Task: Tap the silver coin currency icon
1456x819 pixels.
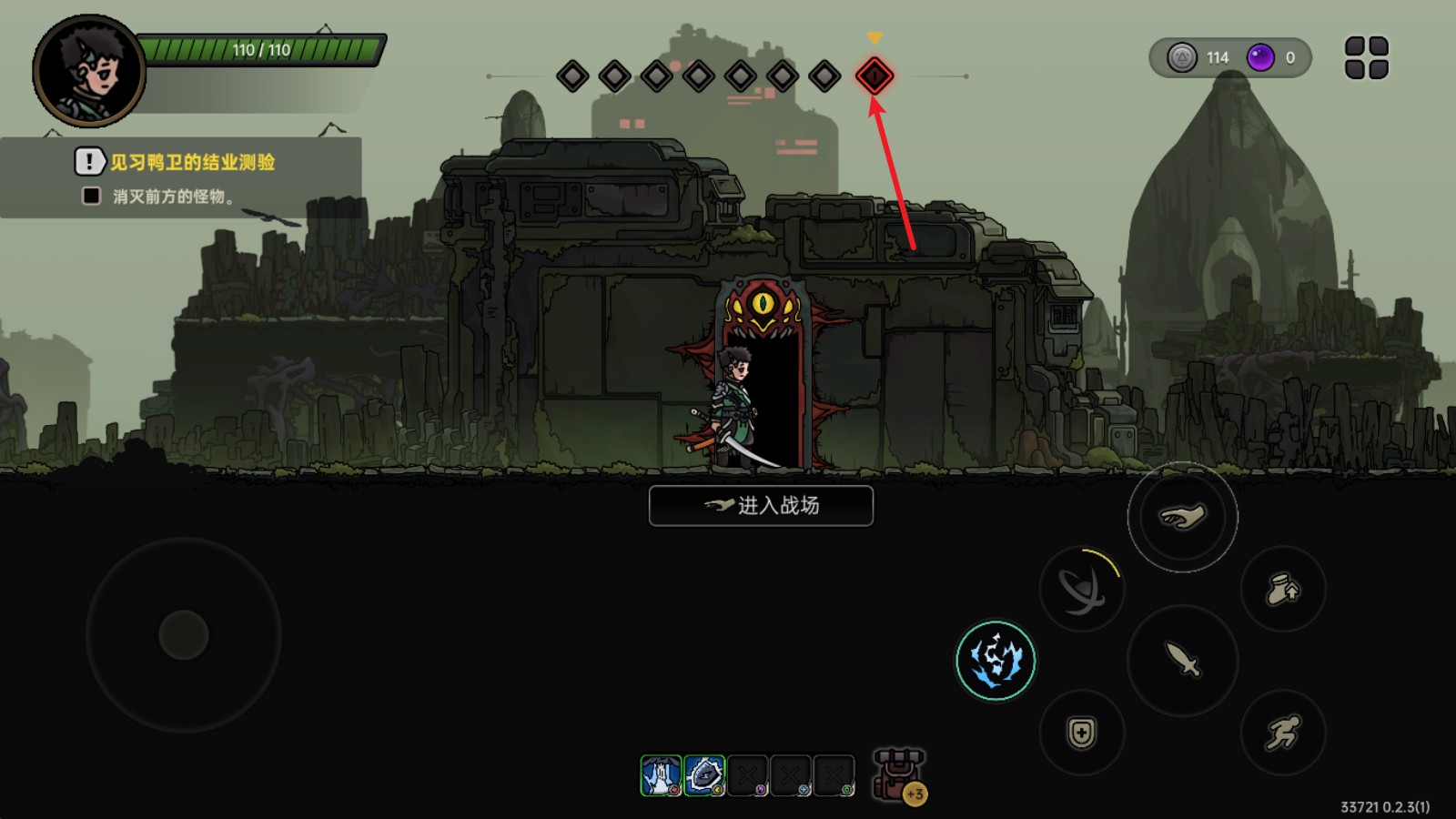Action: 1182,58
